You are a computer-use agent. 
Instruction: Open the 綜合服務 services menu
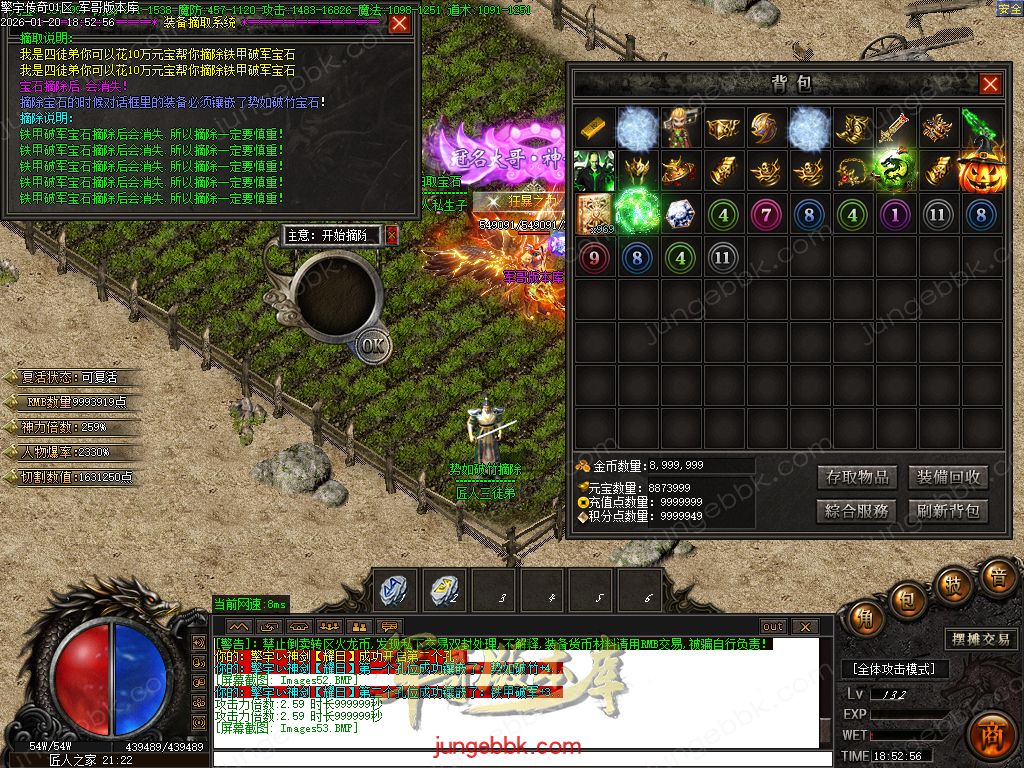pyautogui.click(x=857, y=511)
